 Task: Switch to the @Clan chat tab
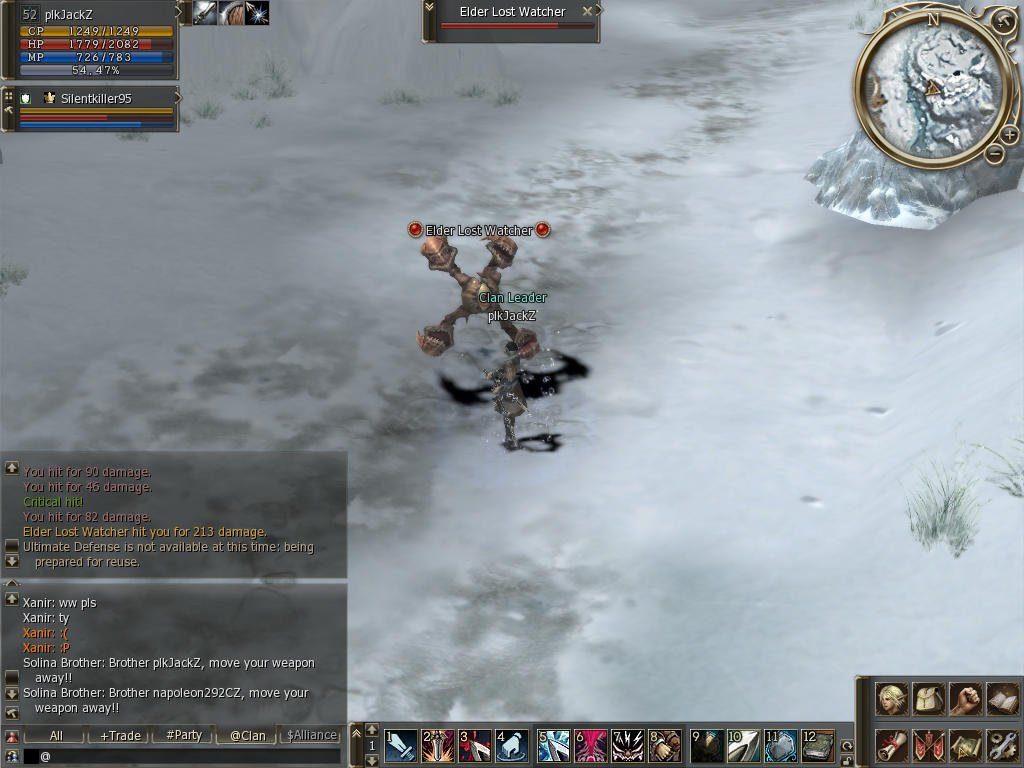[247, 735]
